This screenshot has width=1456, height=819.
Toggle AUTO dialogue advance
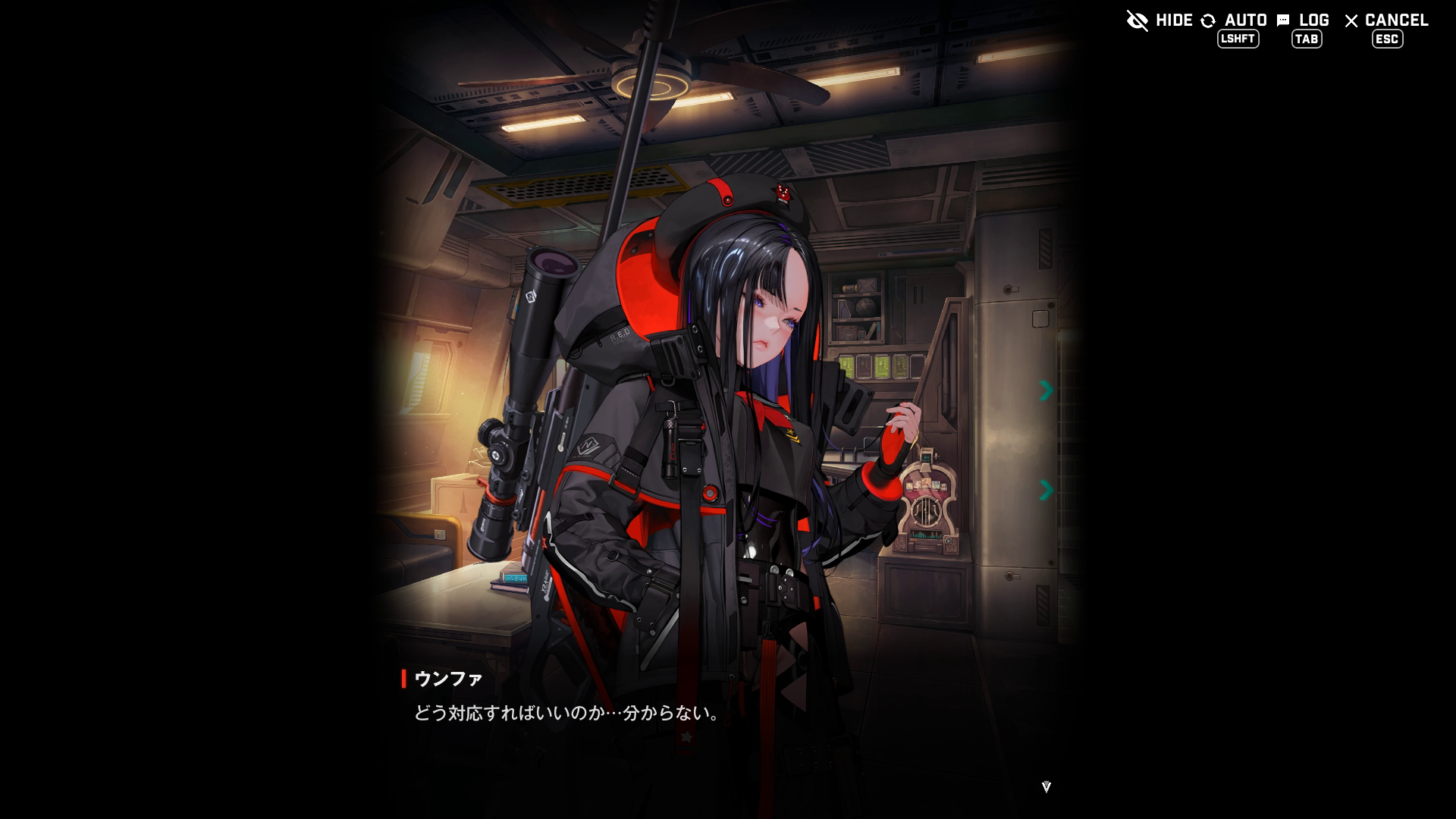1235,21
